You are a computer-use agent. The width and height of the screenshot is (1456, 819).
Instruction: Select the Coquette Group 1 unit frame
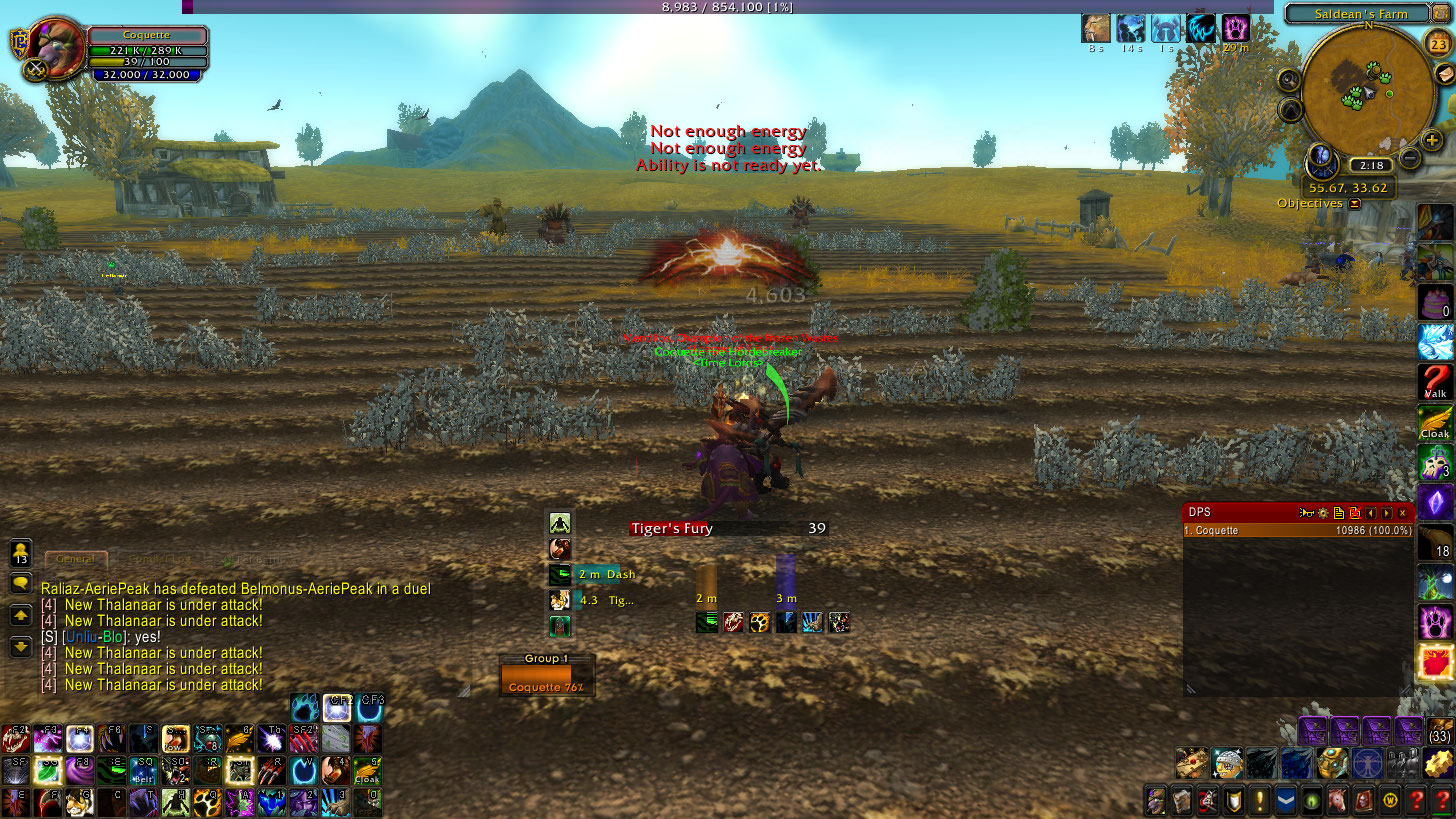pyautogui.click(x=546, y=681)
